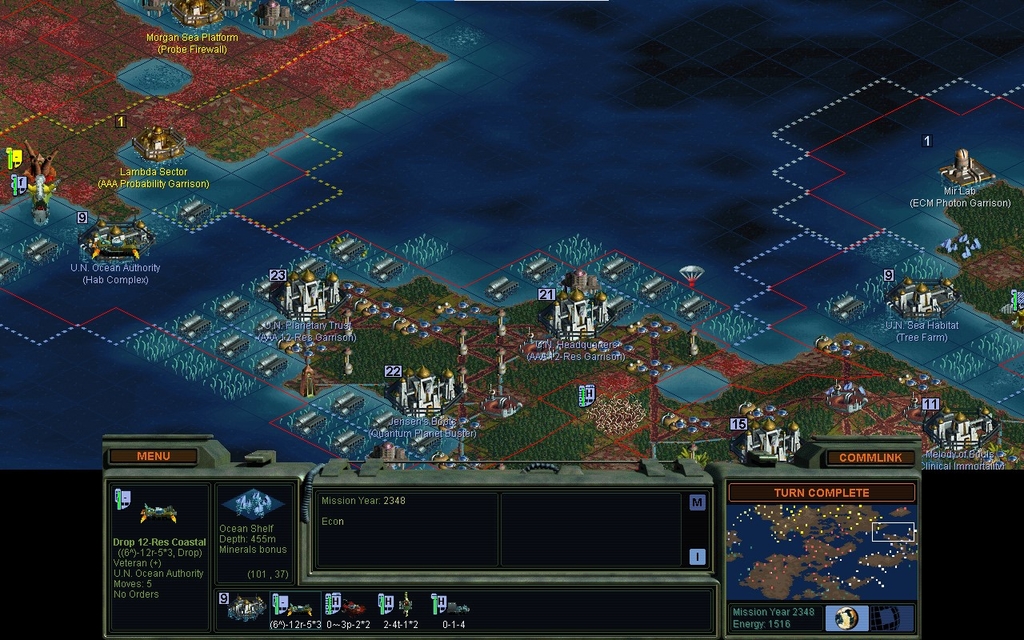Click the TURN COMPLETE button

821,493
